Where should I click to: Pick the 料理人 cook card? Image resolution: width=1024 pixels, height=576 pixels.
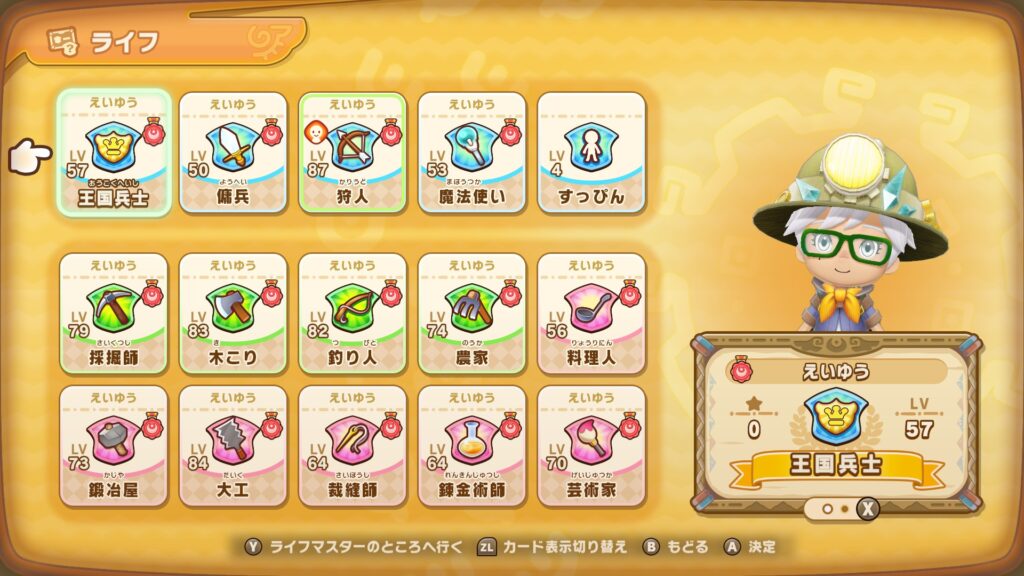coord(592,311)
